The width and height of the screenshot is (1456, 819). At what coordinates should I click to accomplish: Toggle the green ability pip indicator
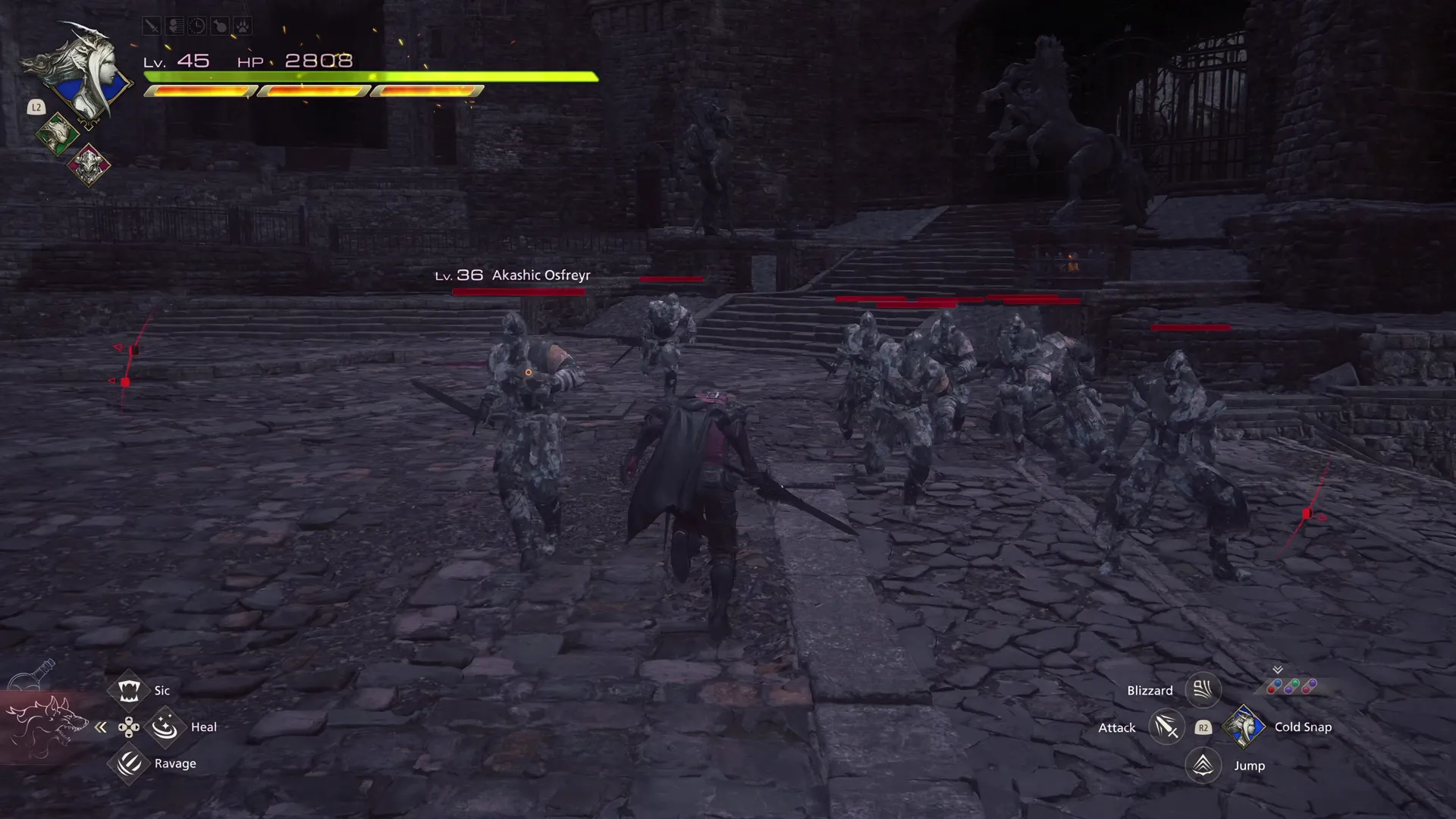[1295, 682]
